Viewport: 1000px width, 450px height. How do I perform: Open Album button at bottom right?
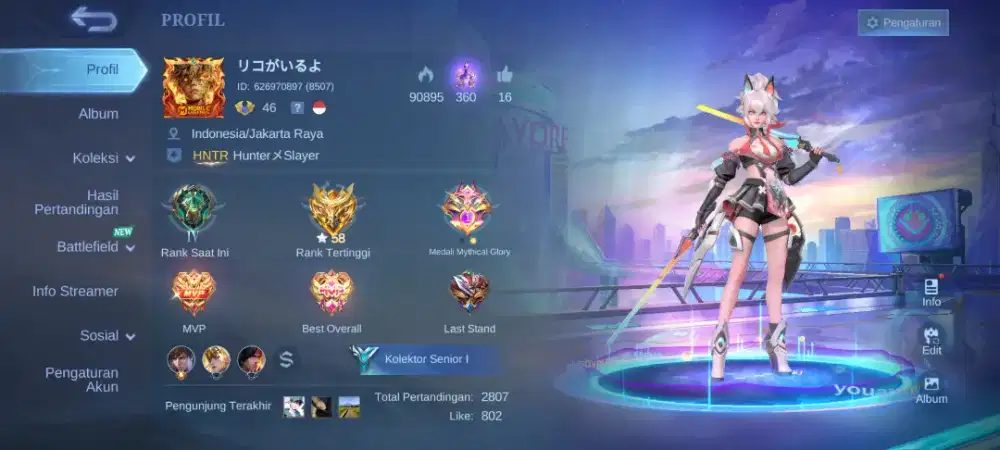(x=931, y=389)
